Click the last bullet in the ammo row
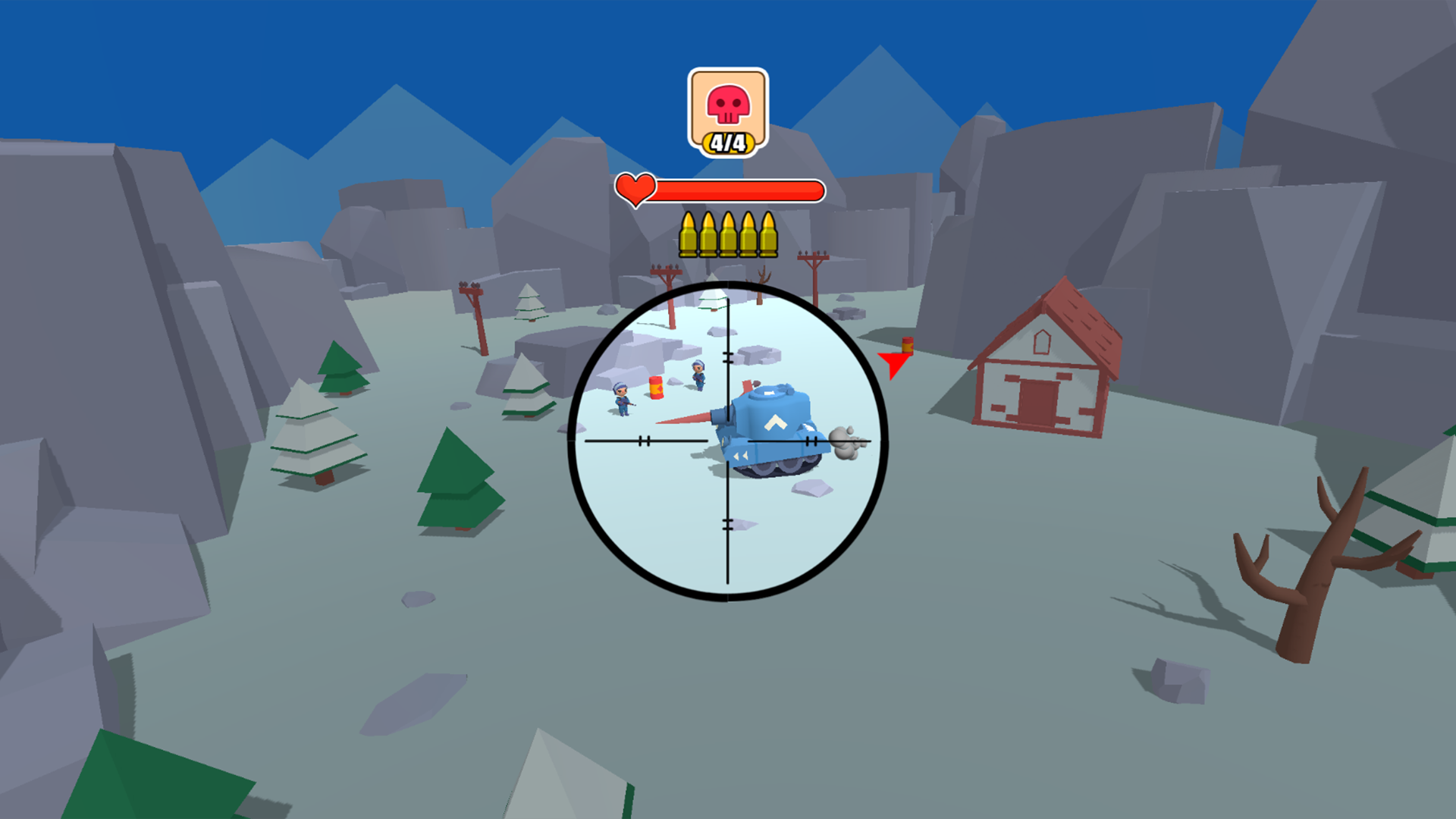The width and height of the screenshot is (1456, 819). pos(767,234)
